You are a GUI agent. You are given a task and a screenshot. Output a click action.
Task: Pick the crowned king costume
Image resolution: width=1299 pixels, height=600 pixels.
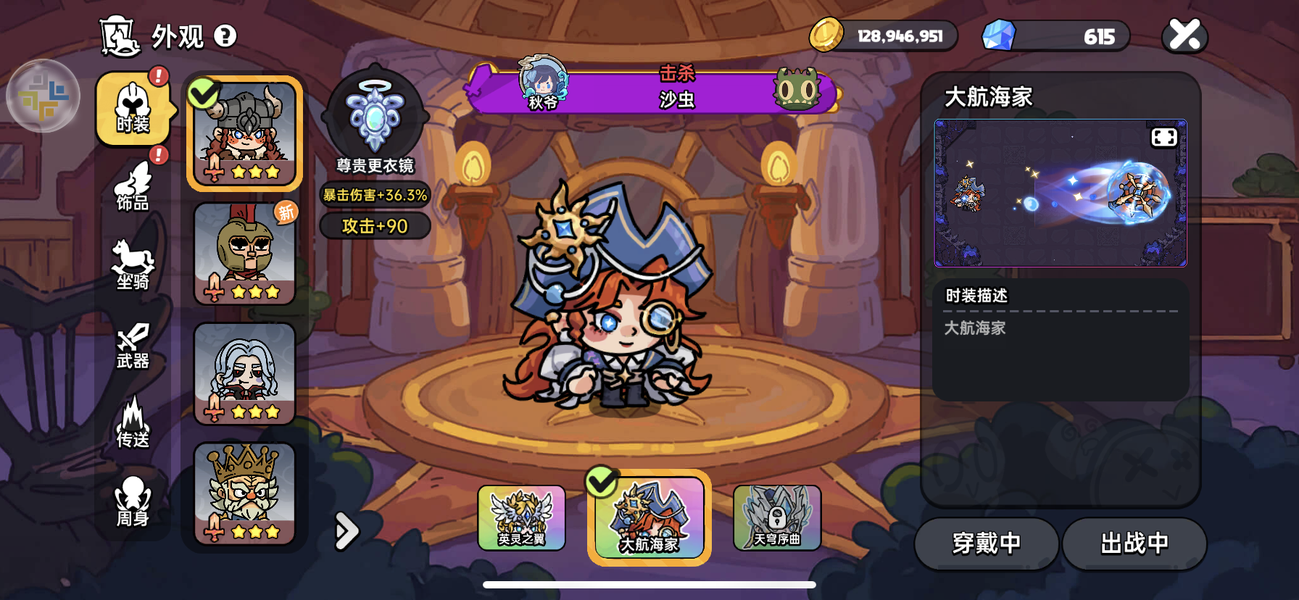(245, 493)
